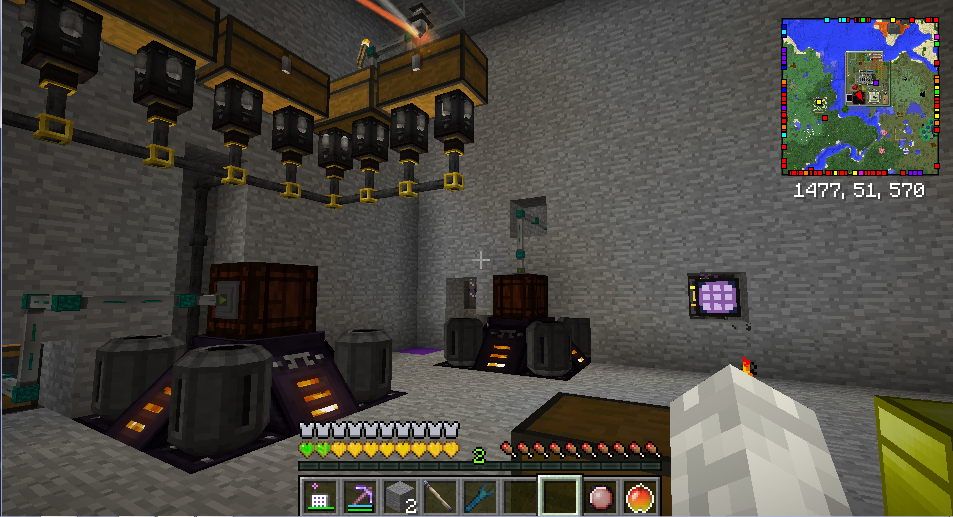Select the blue wrench hotbar slot

pos(480,496)
